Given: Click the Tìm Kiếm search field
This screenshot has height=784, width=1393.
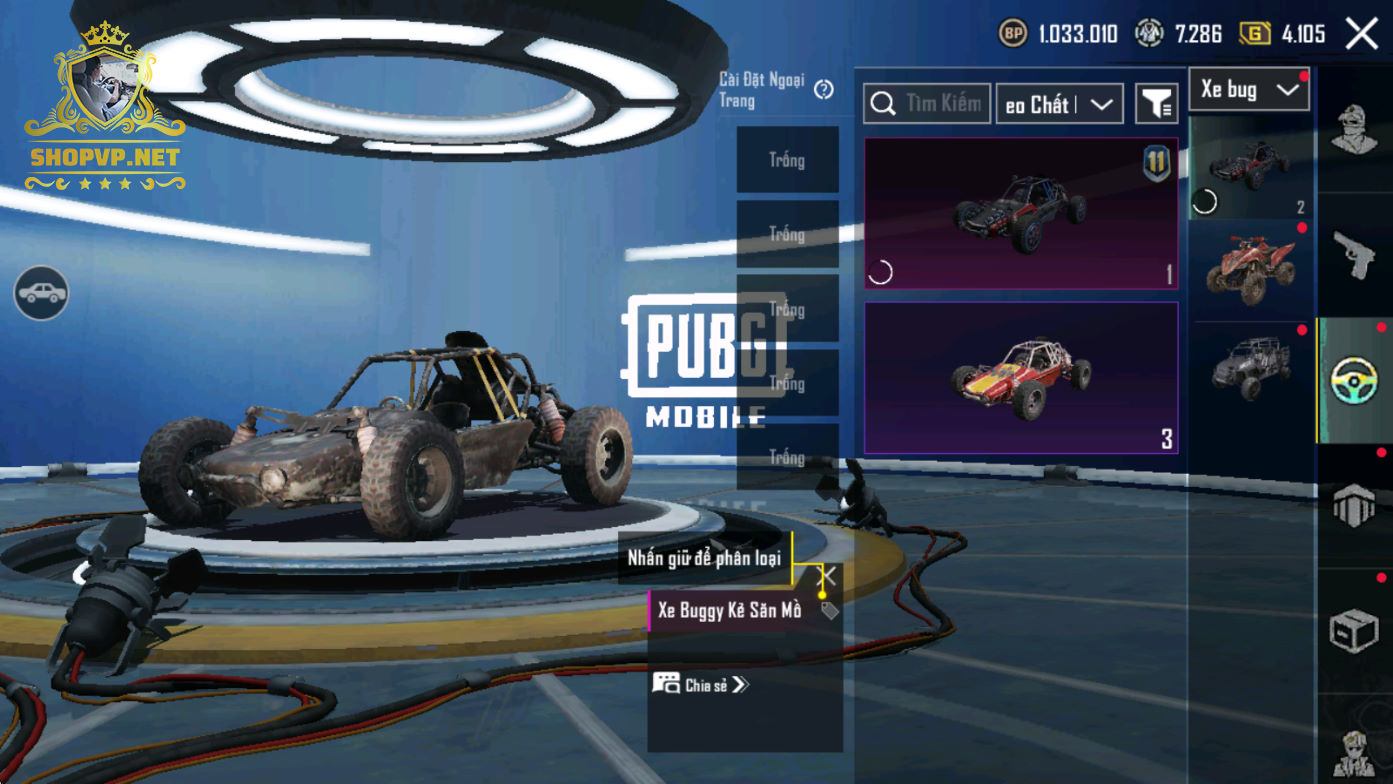Looking at the screenshot, I should [x=928, y=104].
